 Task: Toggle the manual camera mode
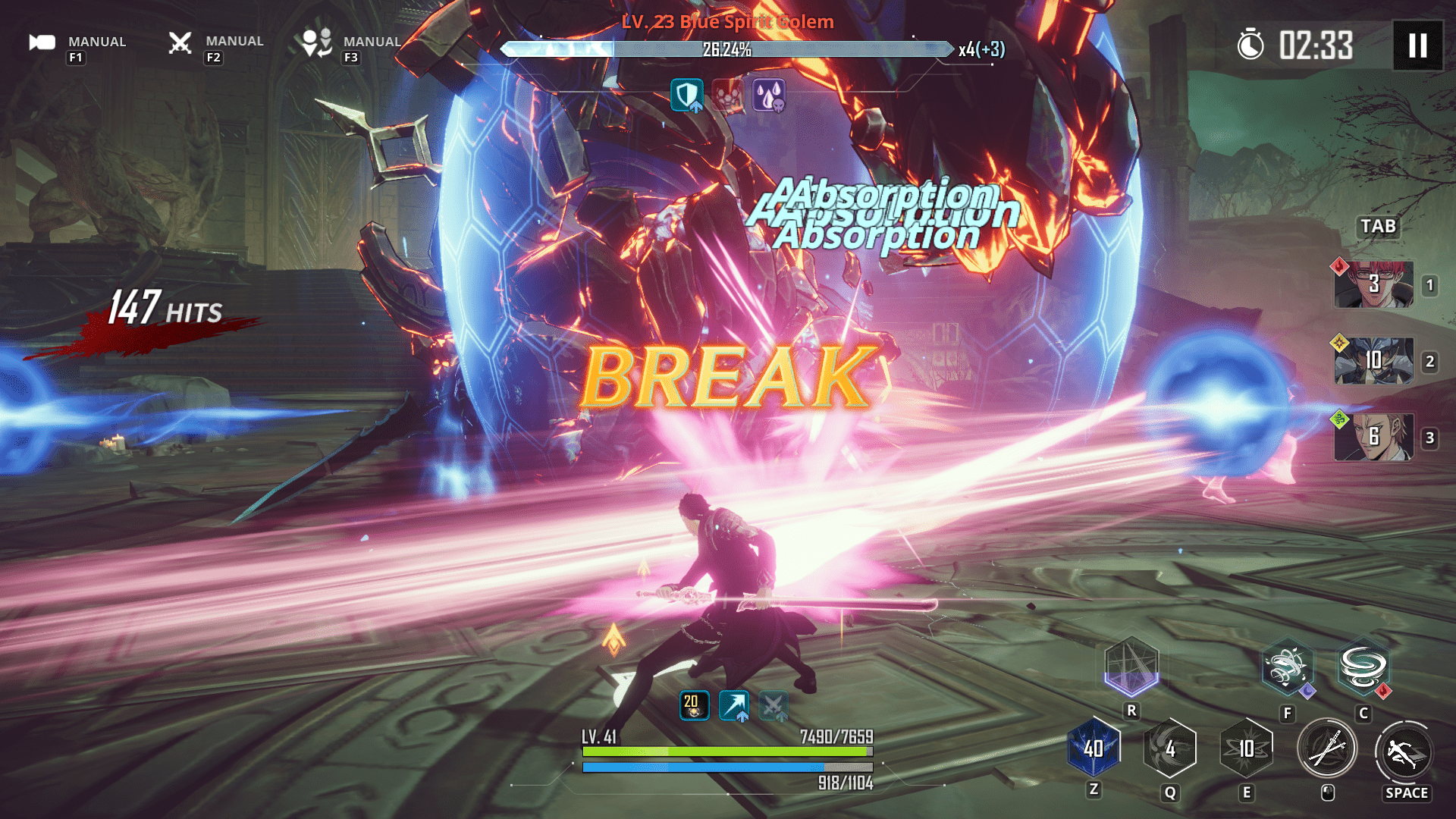(x=43, y=42)
